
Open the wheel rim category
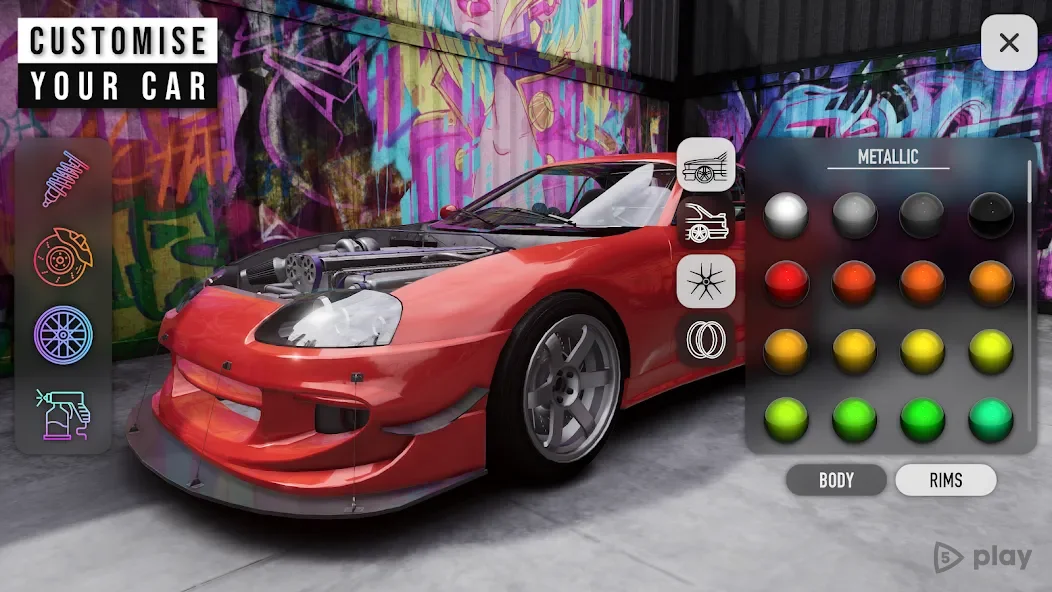pos(63,334)
